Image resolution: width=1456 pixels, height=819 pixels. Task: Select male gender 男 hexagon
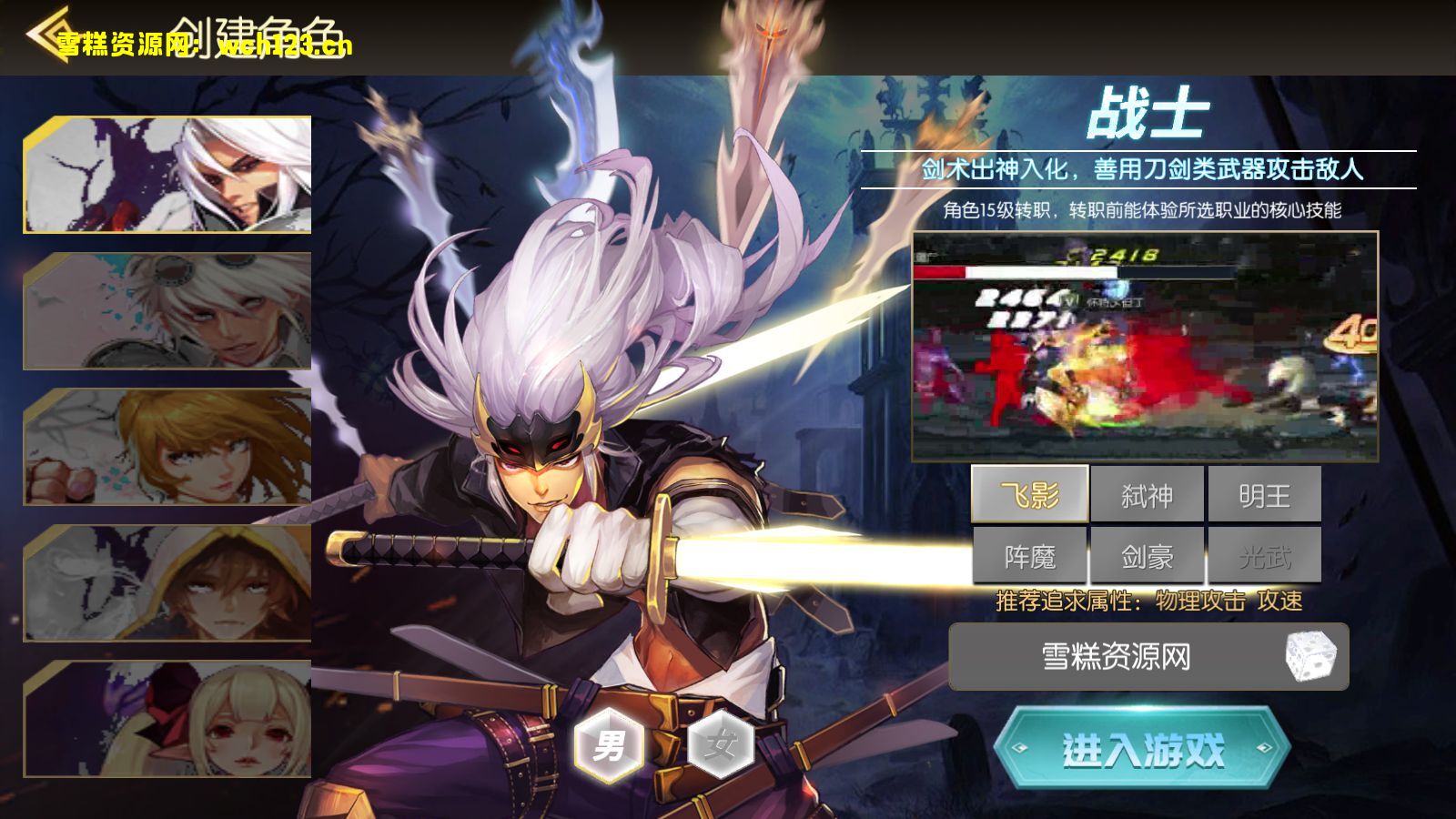coord(610,745)
